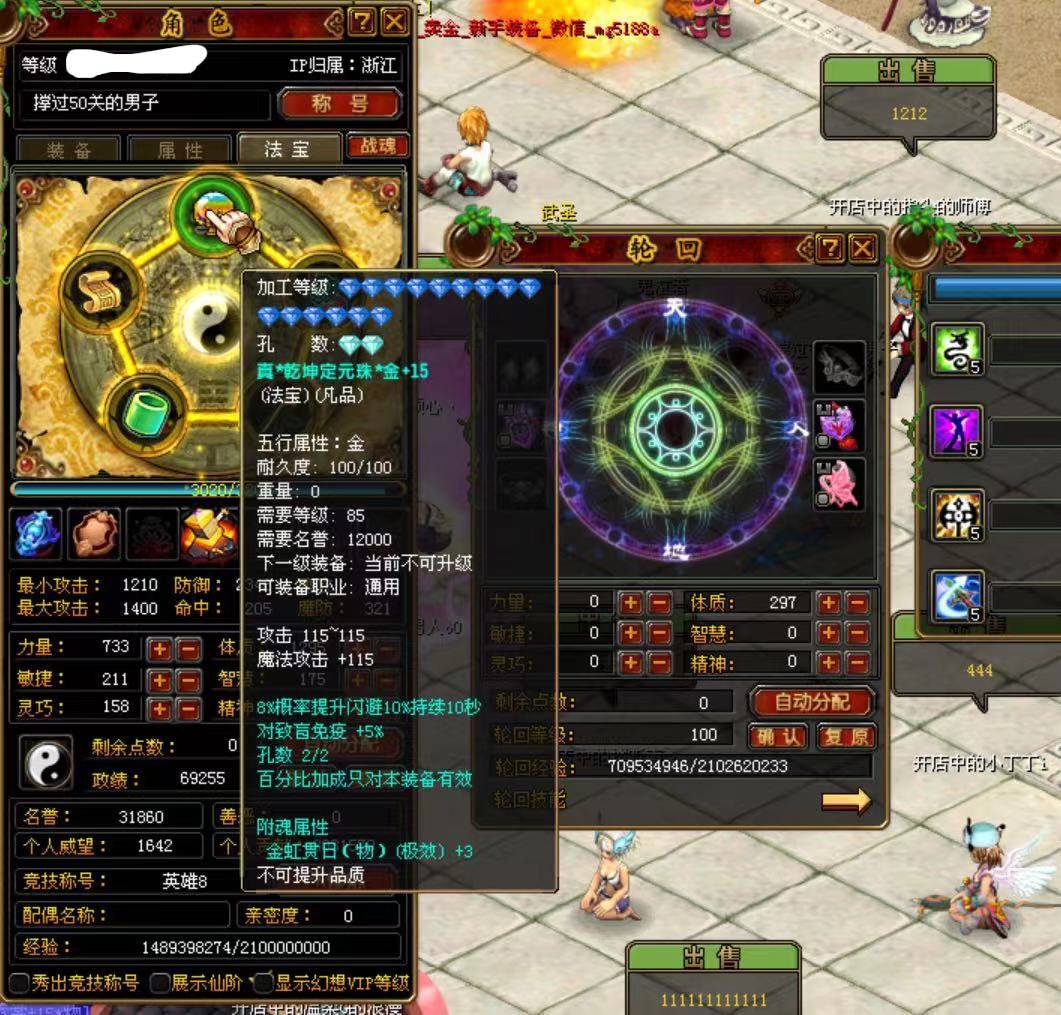Click the blue orb item icon
Image resolution: width=1061 pixels, height=1015 pixels.
click(38, 533)
